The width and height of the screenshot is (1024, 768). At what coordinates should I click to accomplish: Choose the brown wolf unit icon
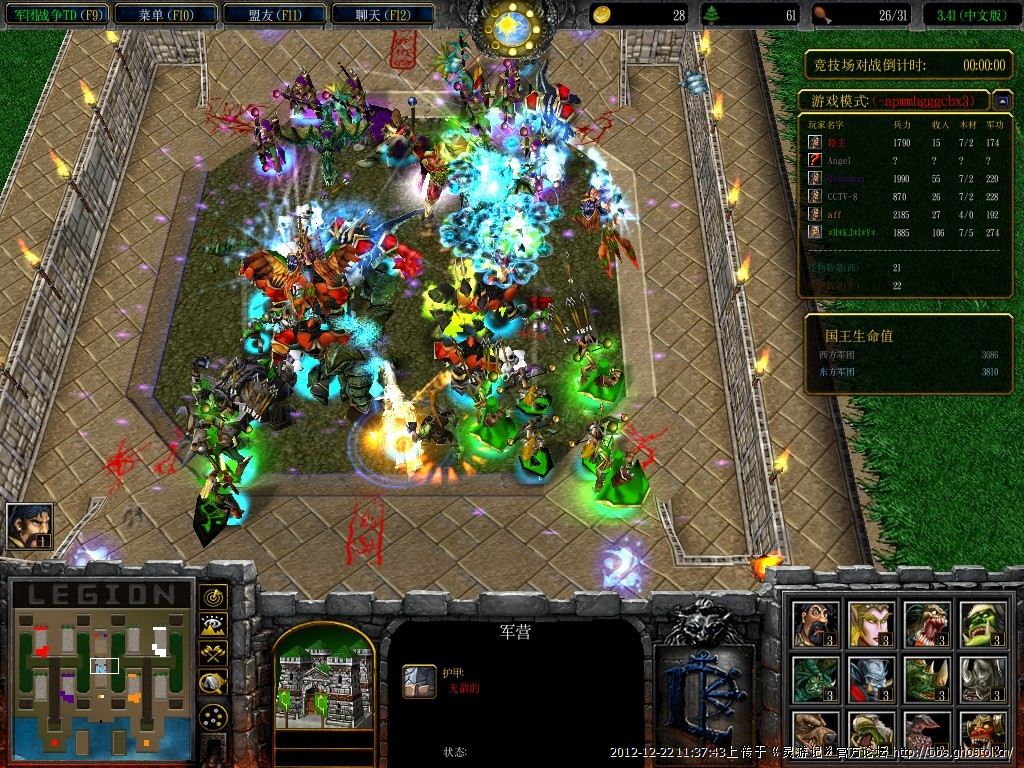pos(815,733)
